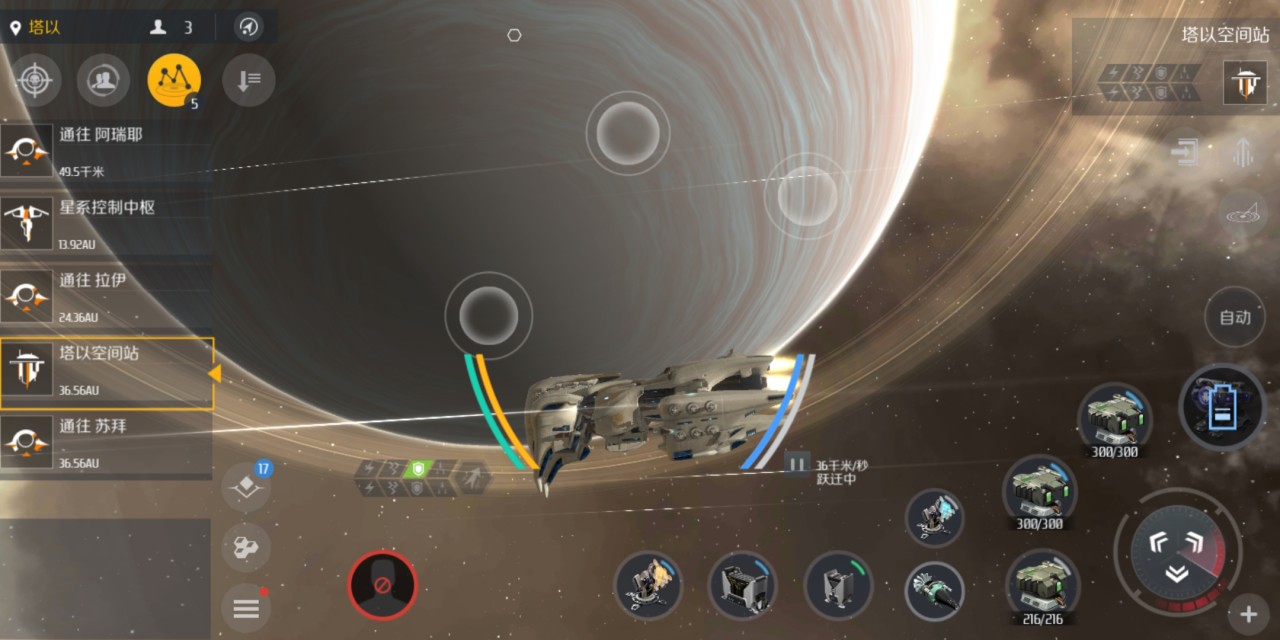1280x640 pixels.
Task: Open the hamburger main menu
Action: [245, 607]
